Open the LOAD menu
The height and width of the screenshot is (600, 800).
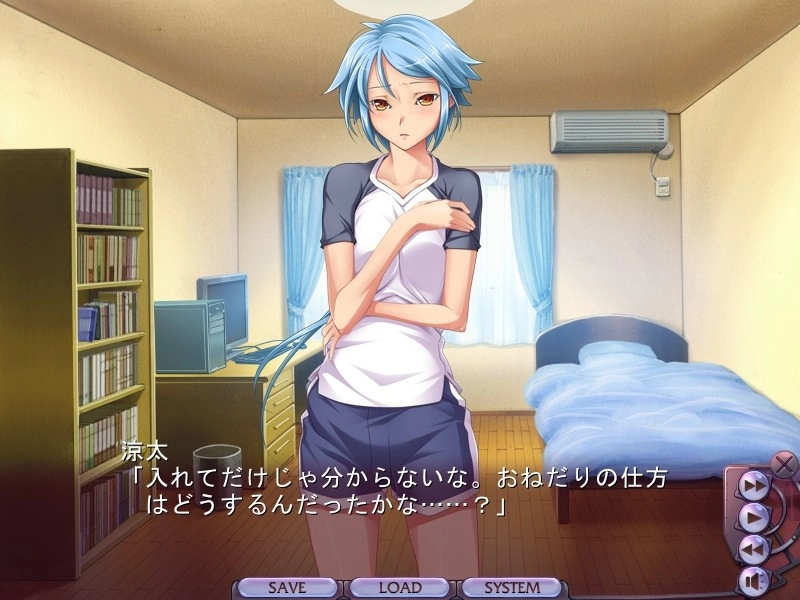[x=400, y=588]
